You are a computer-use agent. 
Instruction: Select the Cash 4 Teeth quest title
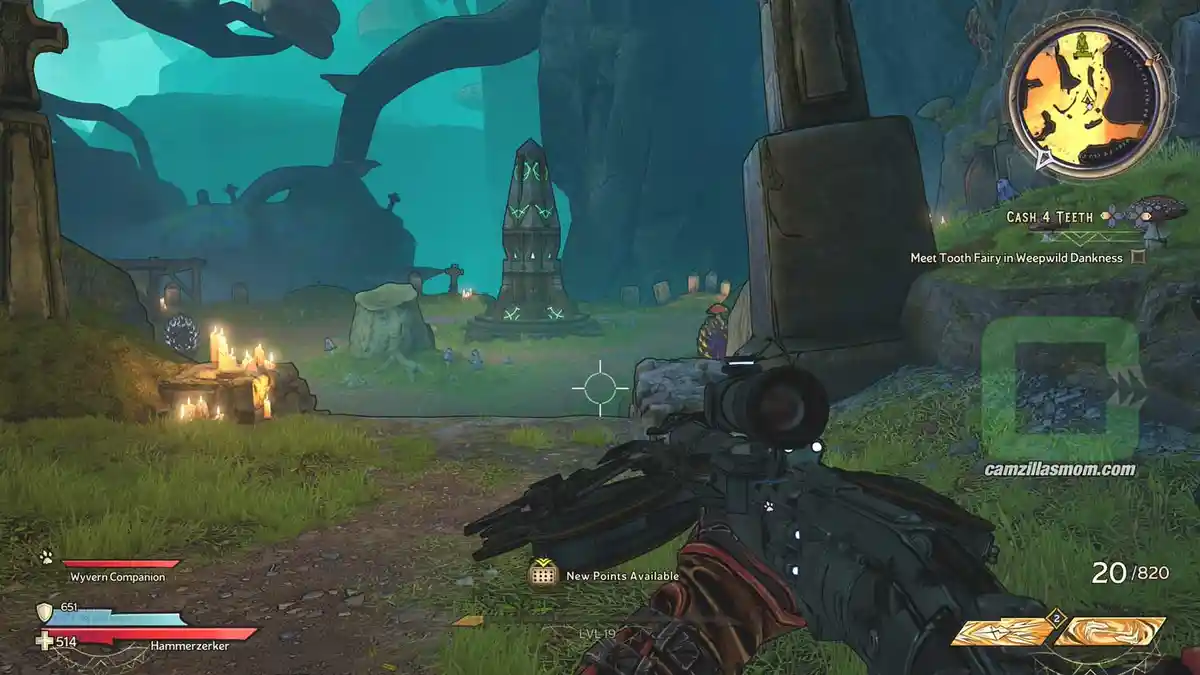(x=1049, y=217)
